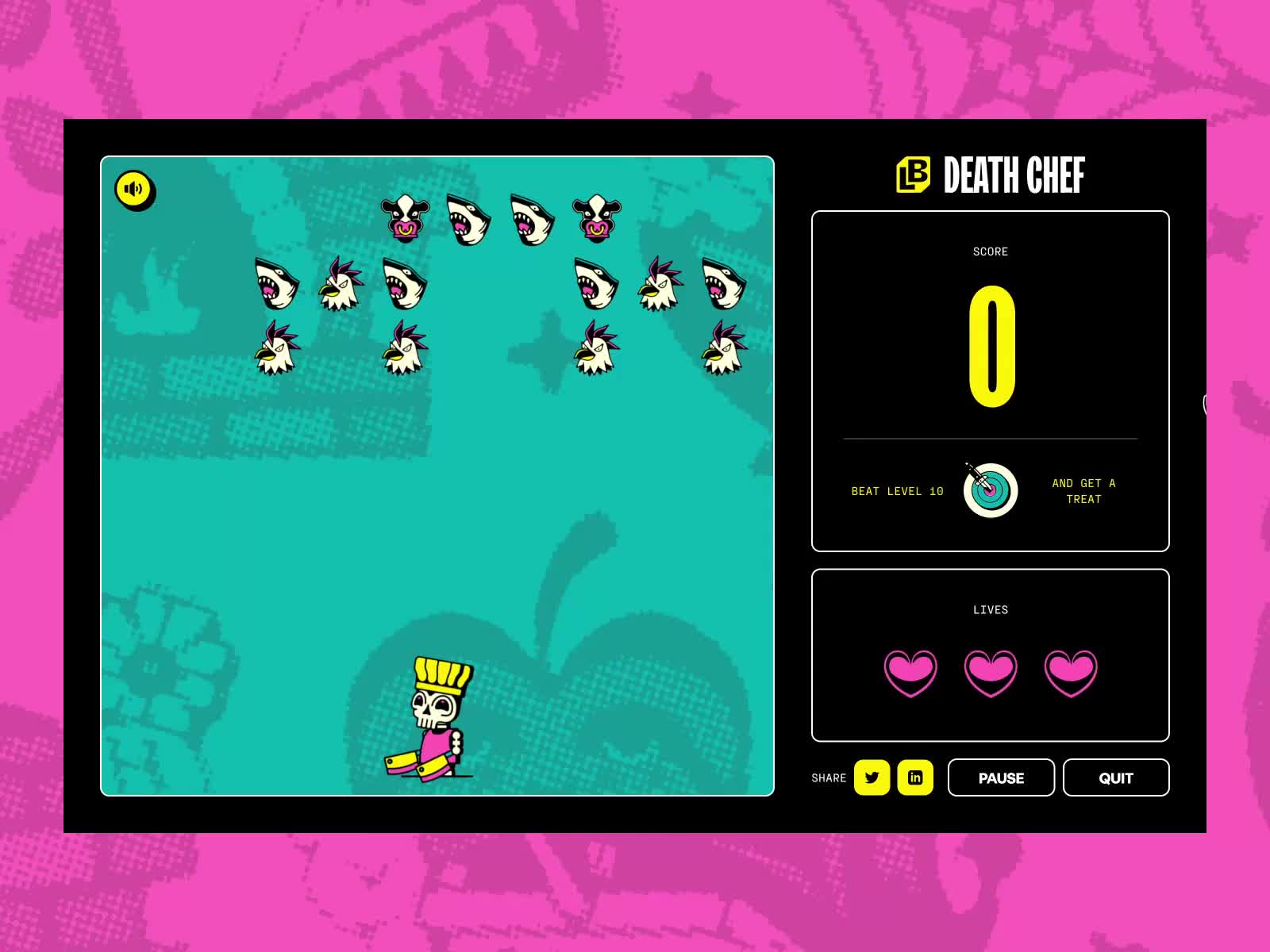Share on LinkedIn
The image size is (1270, 952).
point(914,777)
